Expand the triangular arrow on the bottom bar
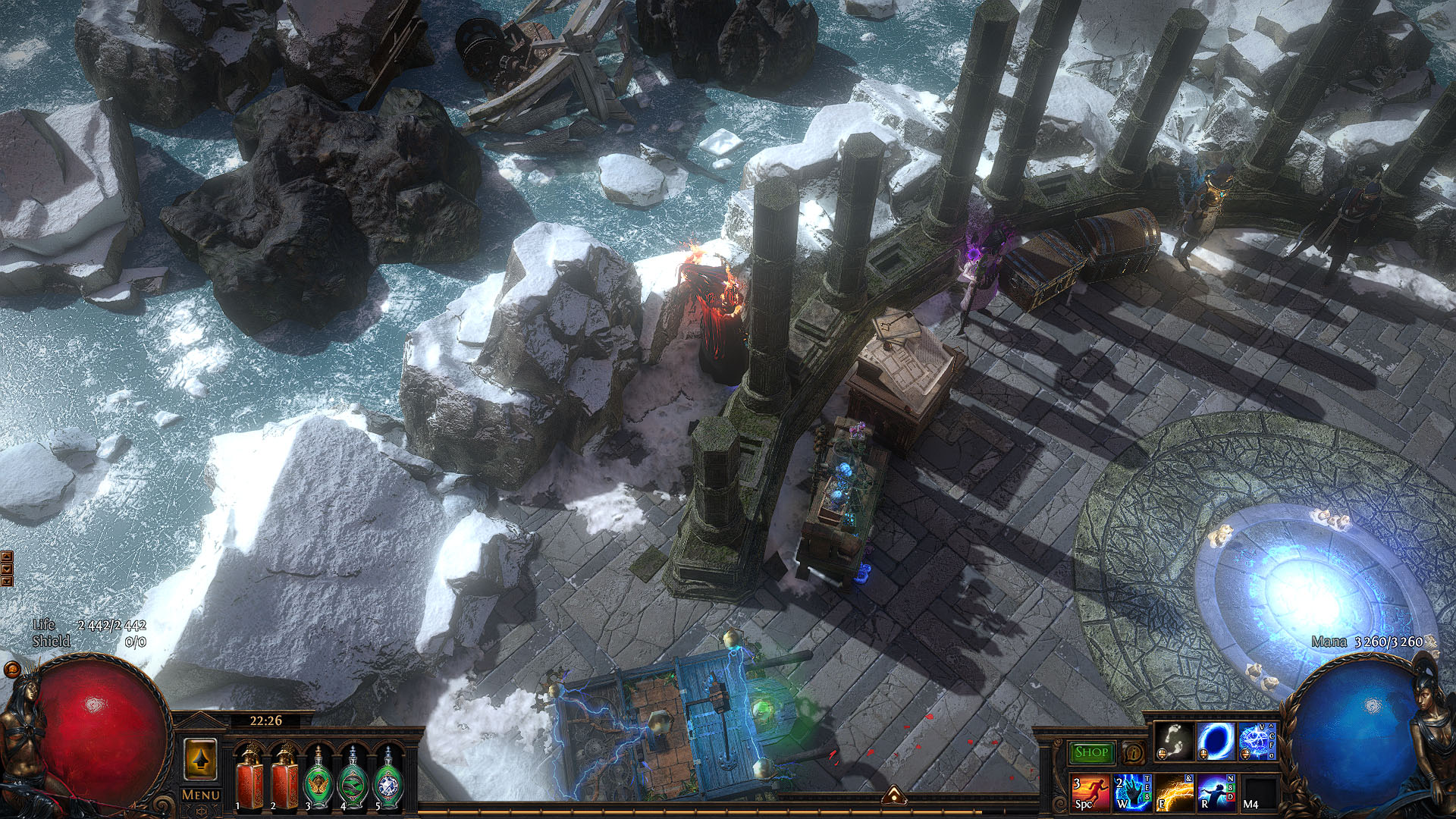This screenshot has height=819, width=1456. point(894,794)
